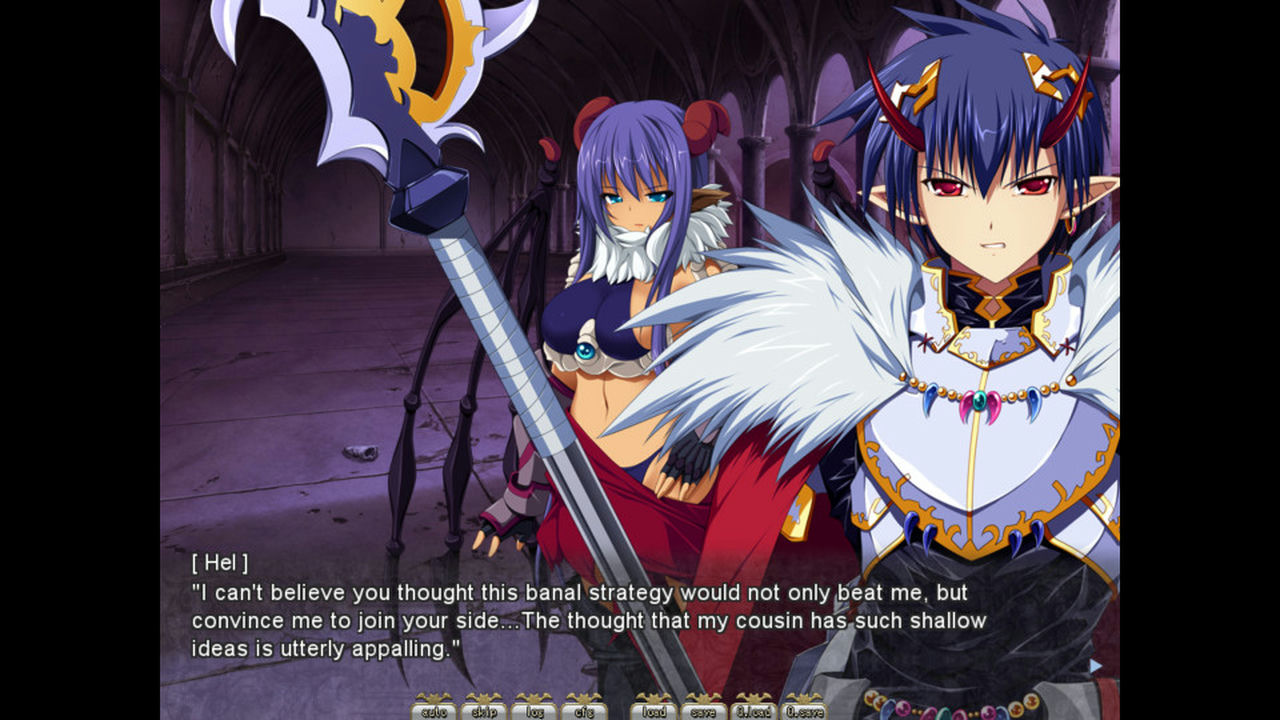The width and height of the screenshot is (1280, 720).
Task: Open the save game screen
Action: pos(705,713)
